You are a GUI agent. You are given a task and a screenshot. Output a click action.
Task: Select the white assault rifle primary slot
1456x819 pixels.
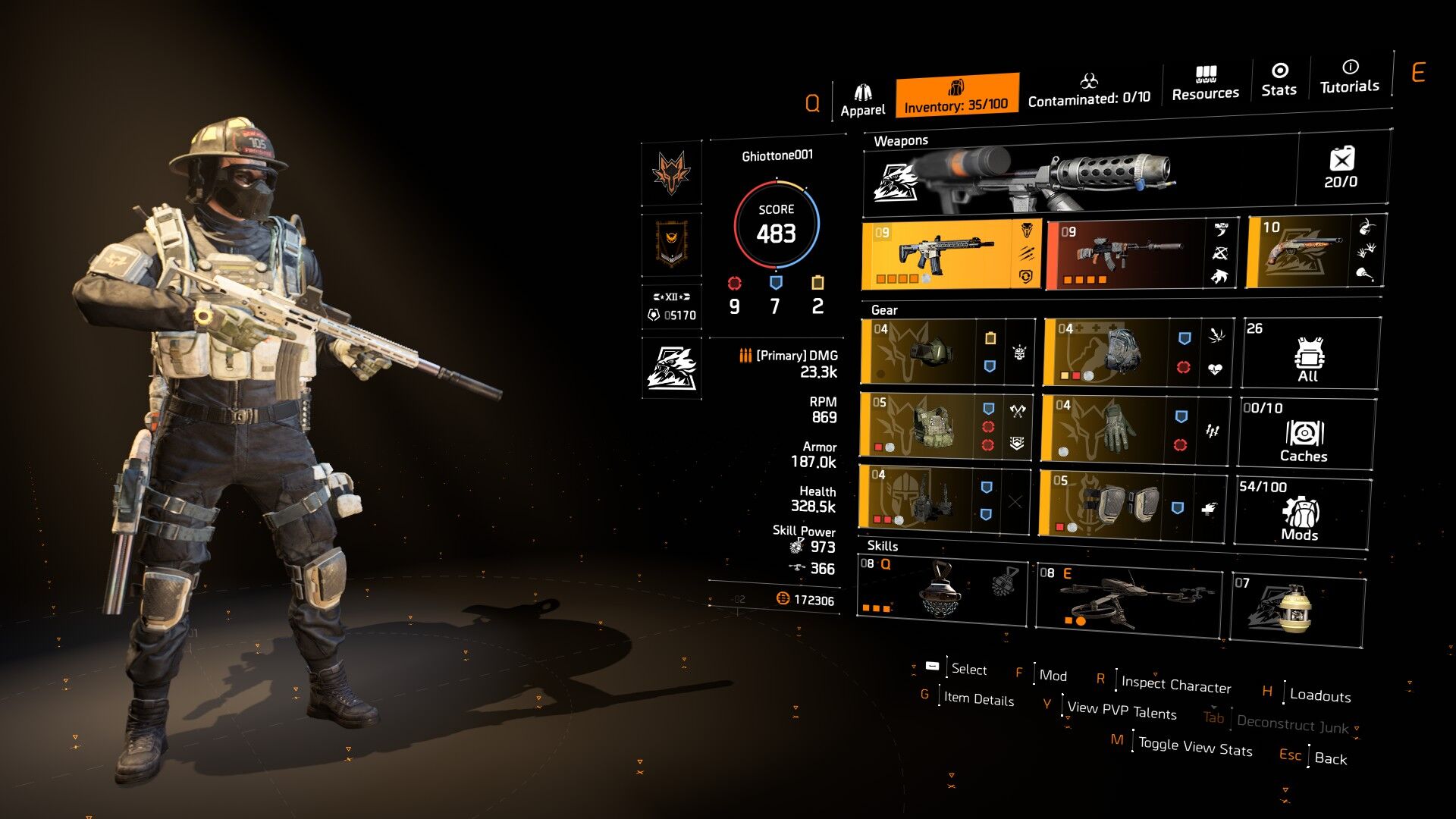[940, 255]
